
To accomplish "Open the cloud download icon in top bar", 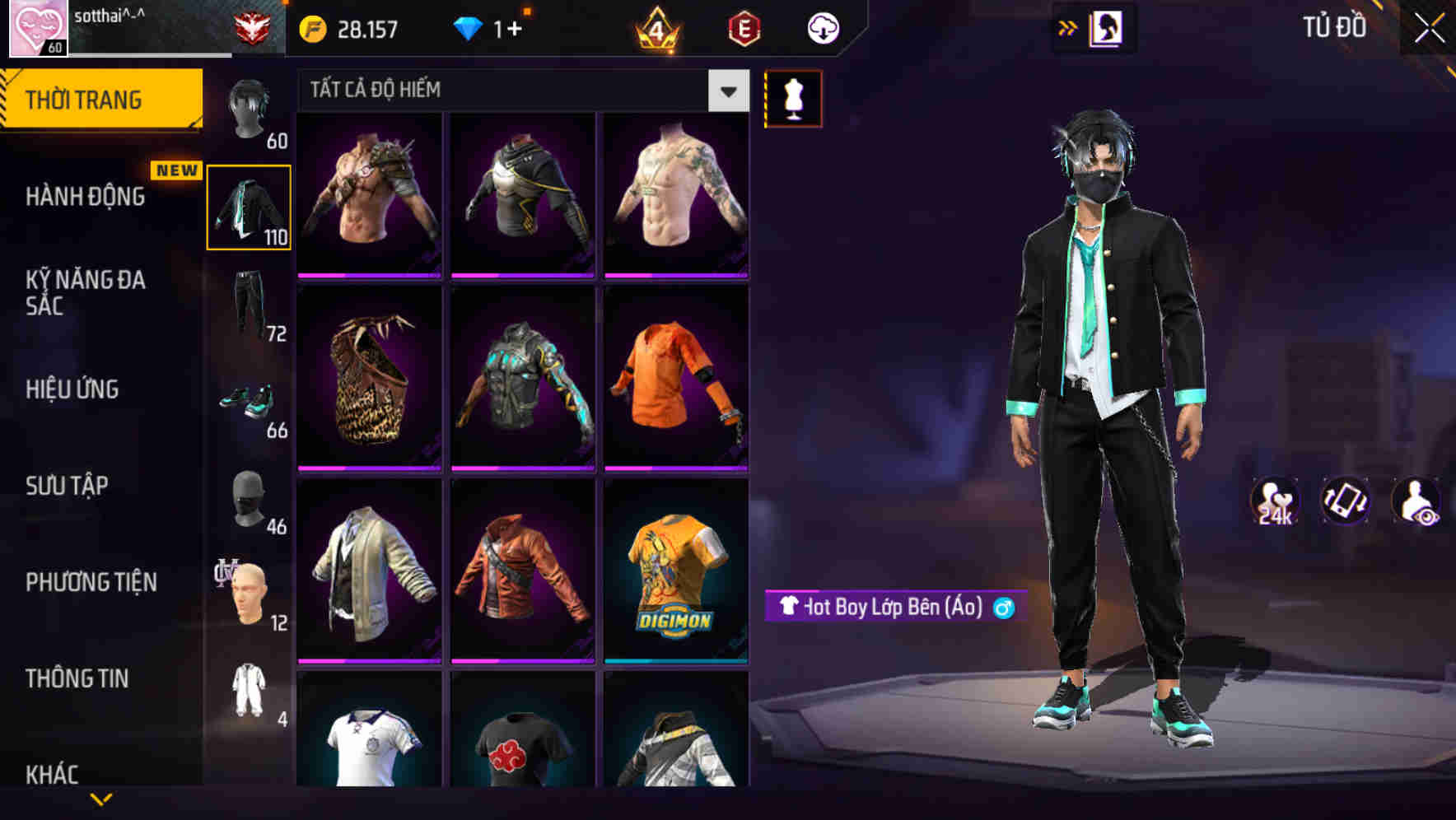I will pyautogui.click(x=823, y=27).
